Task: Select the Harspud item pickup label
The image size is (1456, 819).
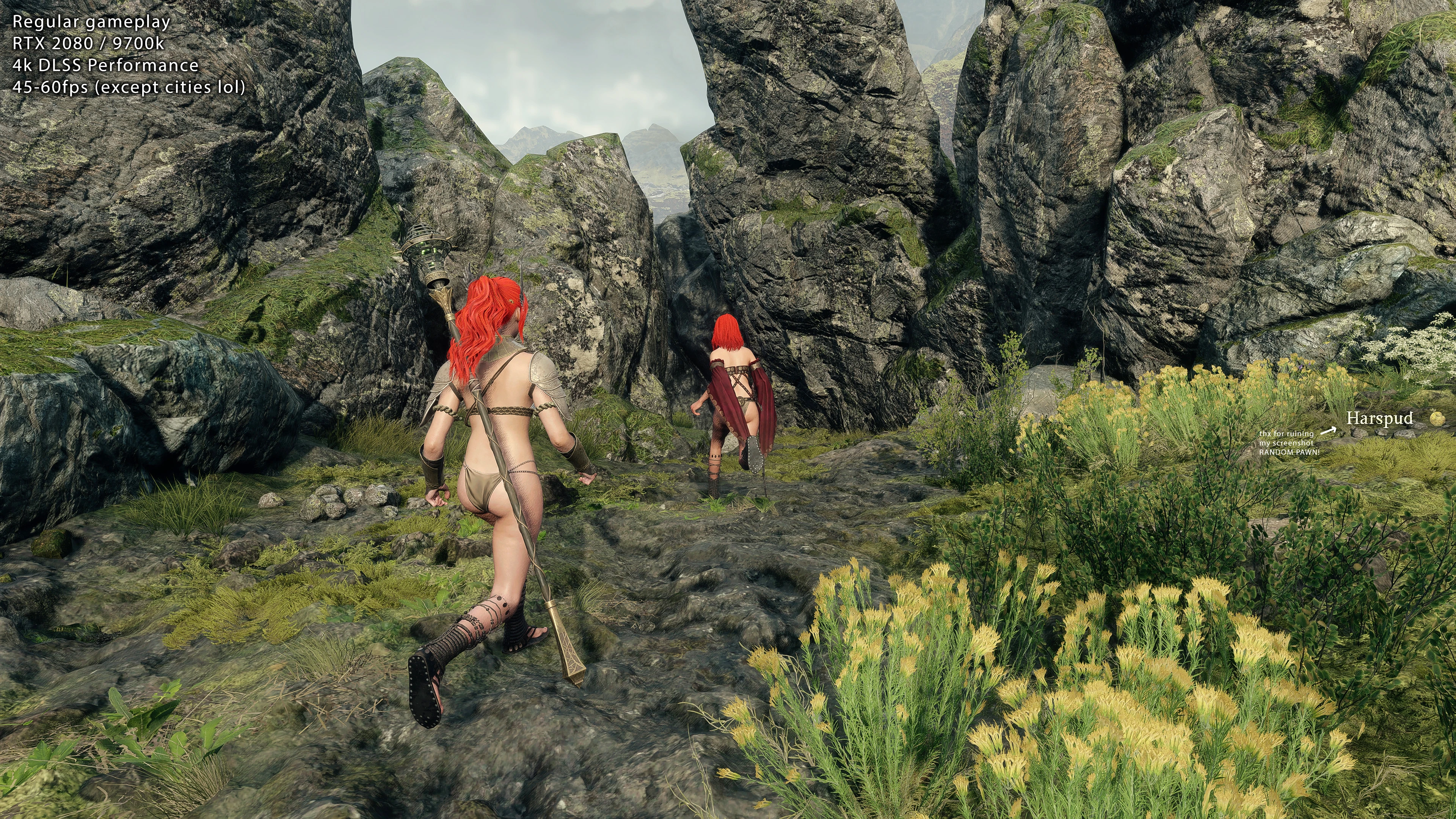Action: 1379,418
